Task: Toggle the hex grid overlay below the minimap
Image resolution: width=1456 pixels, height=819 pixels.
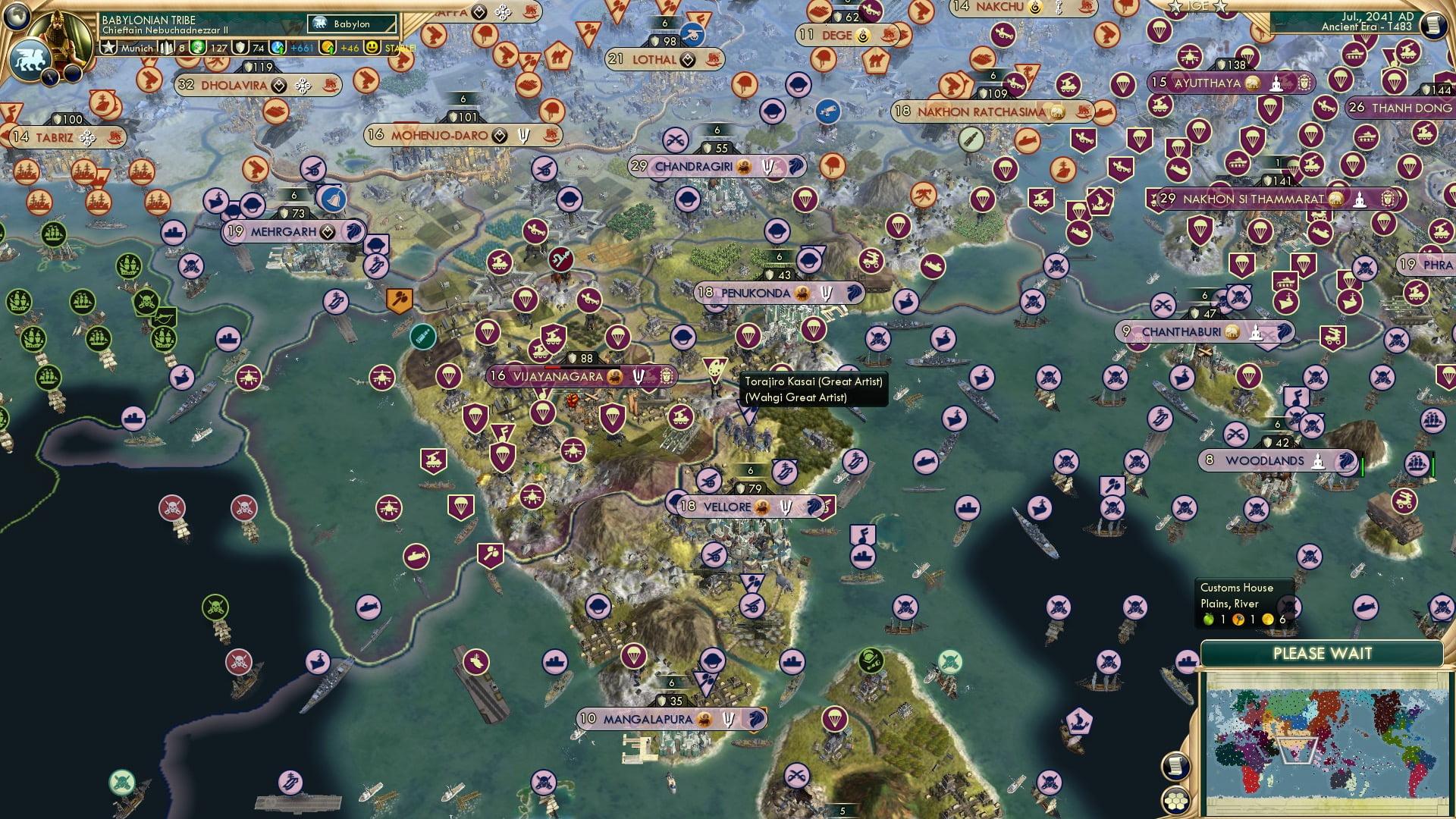Action: pos(1176,802)
